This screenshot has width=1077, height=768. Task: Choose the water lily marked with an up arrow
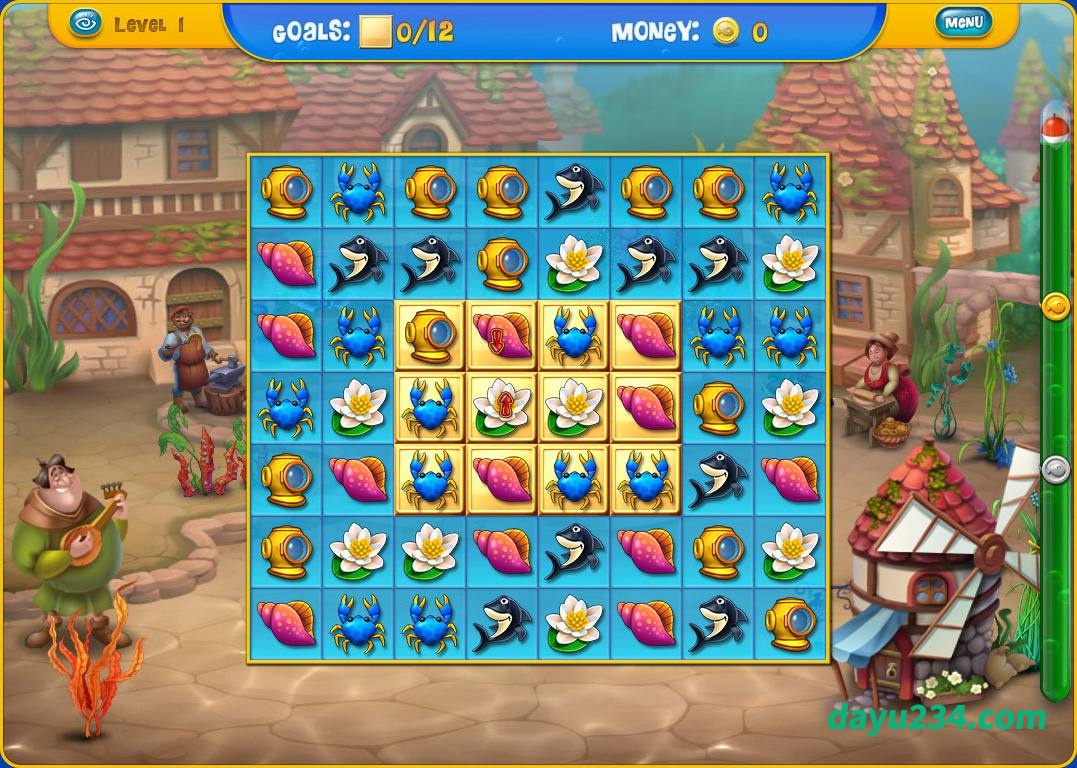pos(502,407)
